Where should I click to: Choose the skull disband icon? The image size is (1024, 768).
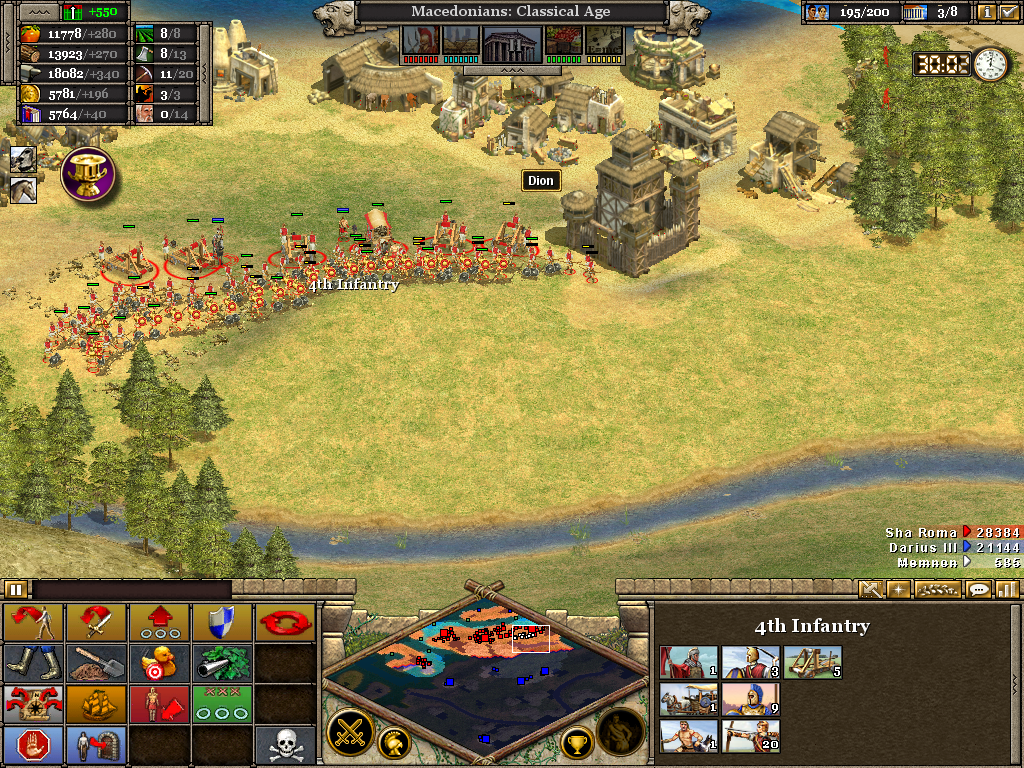tap(283, 744)
